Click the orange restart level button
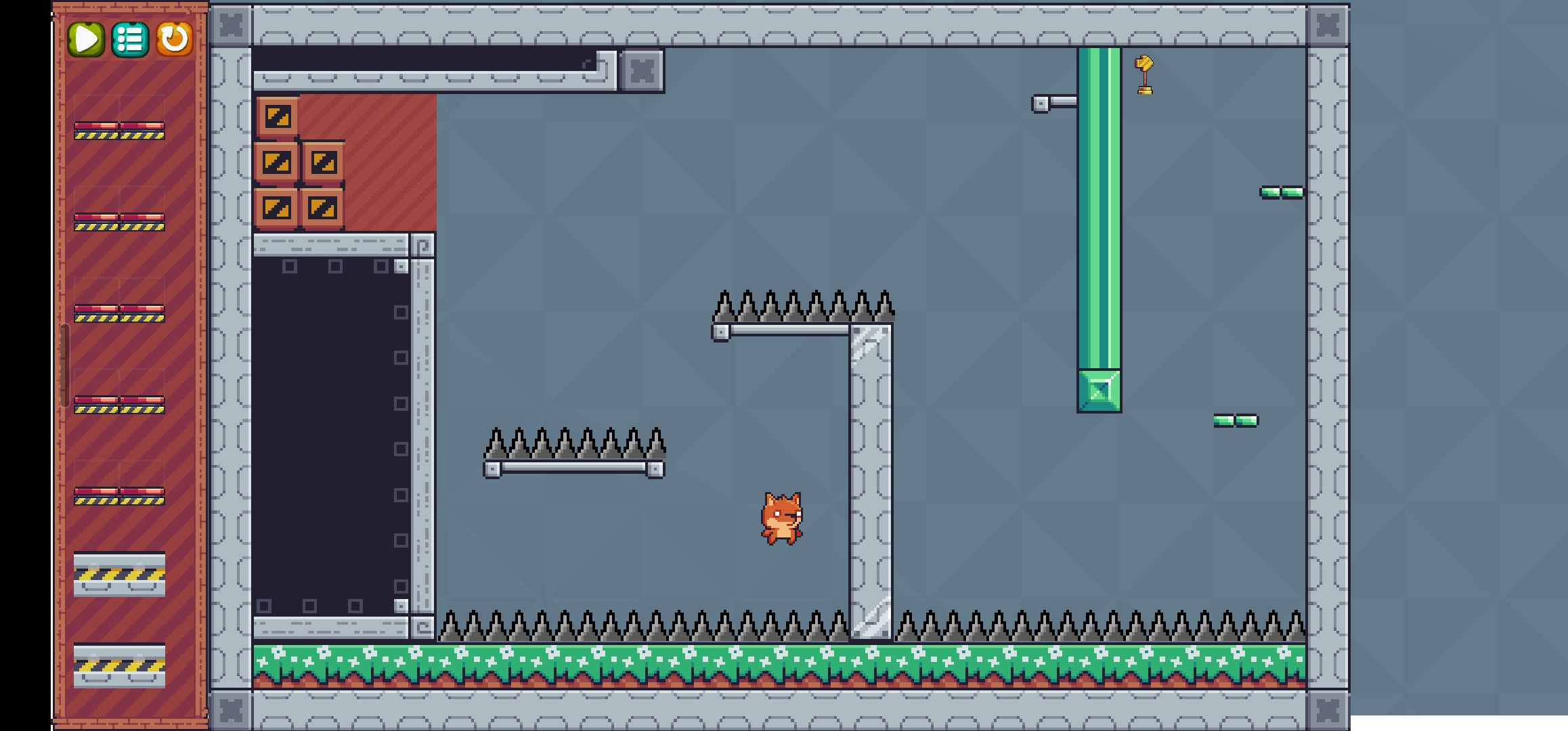The height and width of the screenshot is (731, 1568). tap(175, 40)
